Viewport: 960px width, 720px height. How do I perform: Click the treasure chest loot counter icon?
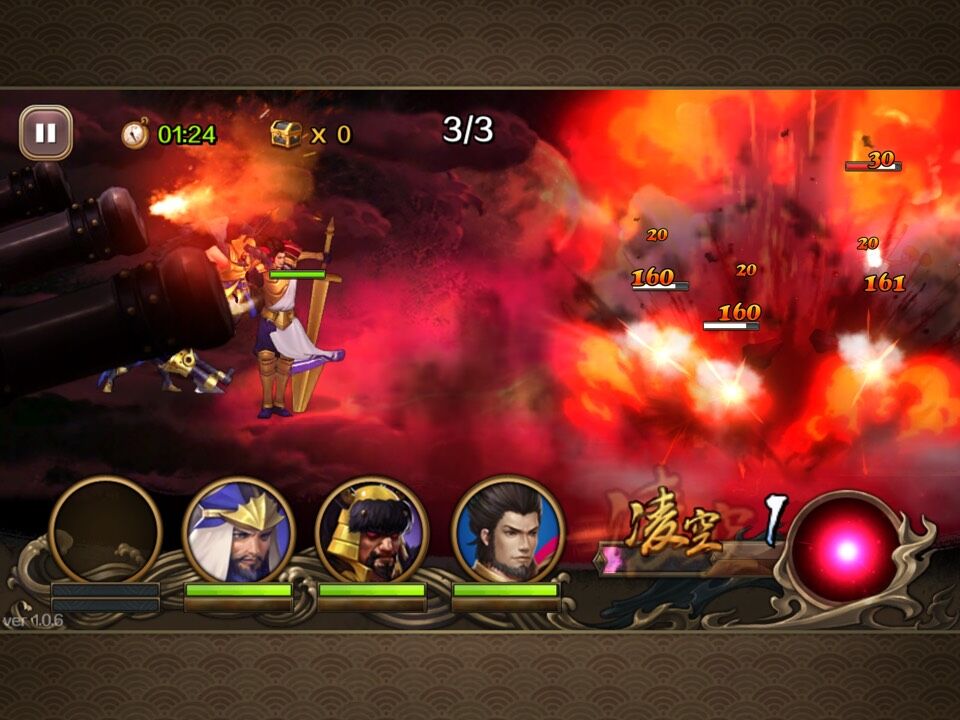286,134
